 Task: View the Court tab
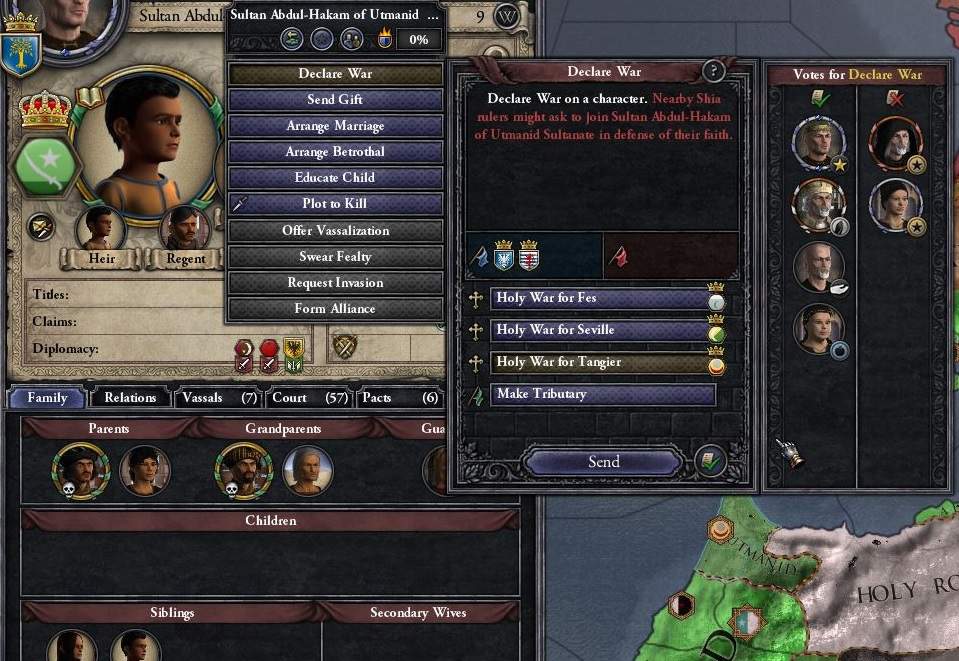308,398
